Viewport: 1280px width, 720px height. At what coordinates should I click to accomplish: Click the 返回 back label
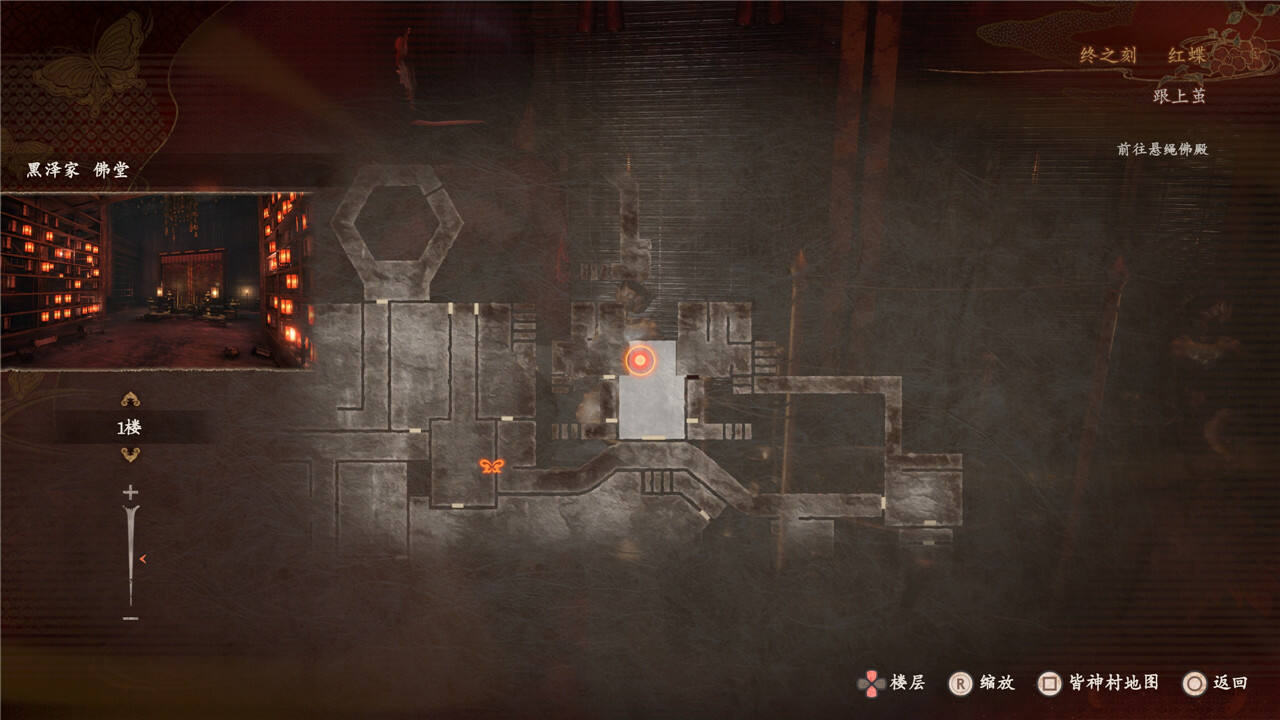[x=1230, y=683]
